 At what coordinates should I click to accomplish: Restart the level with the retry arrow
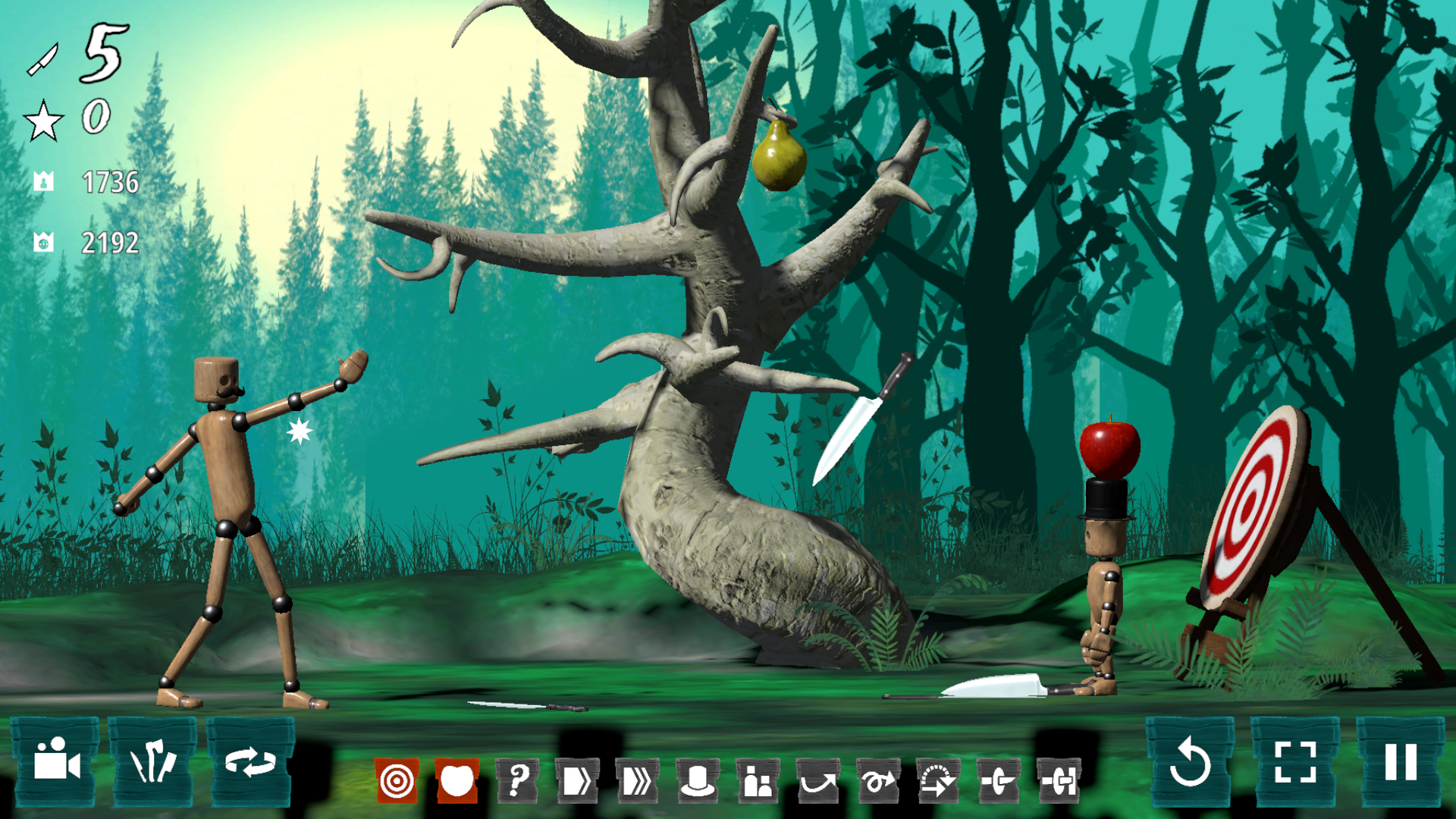coord(1193,767)
